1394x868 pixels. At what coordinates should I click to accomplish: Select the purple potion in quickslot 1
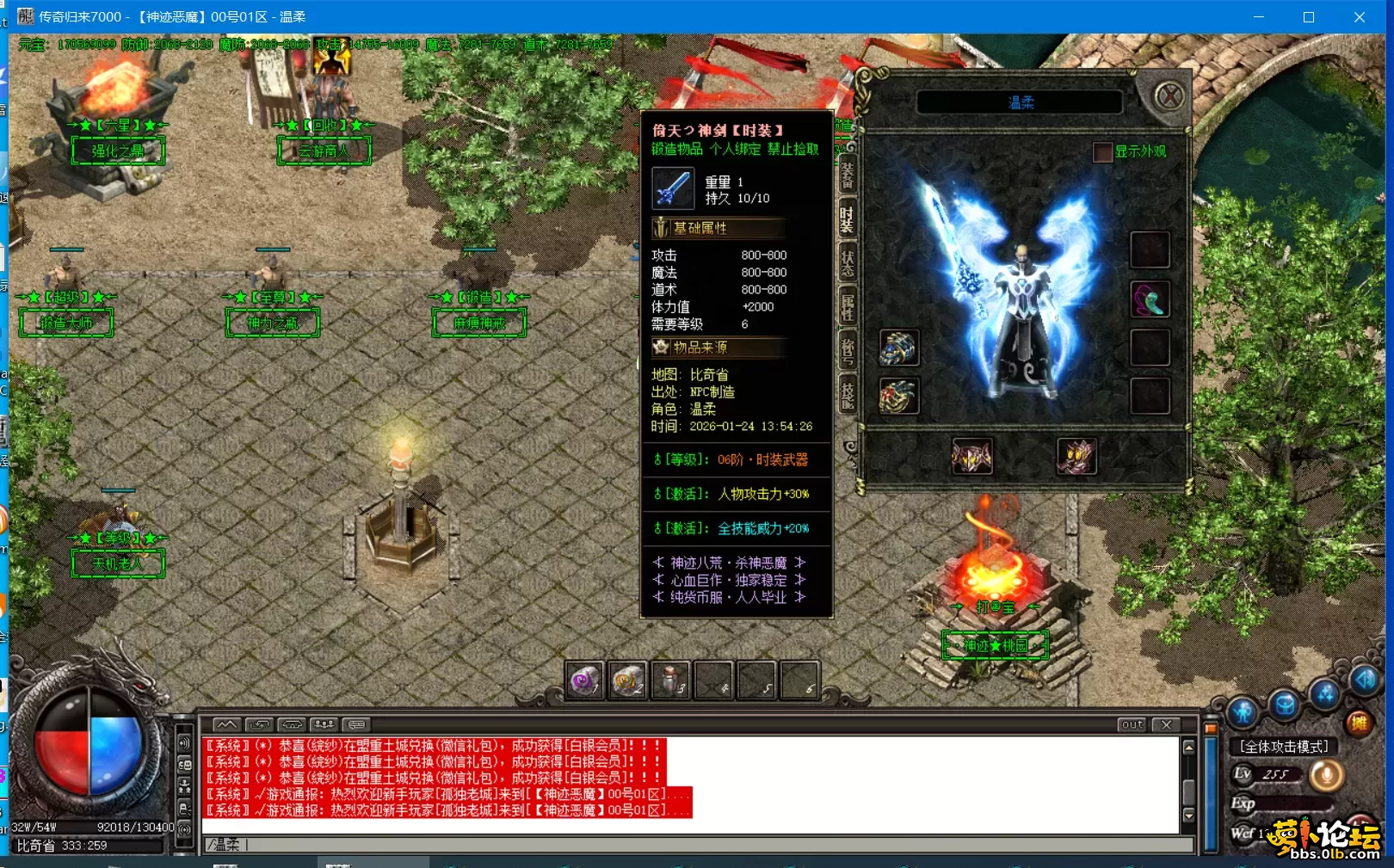click(x=585, y=679)
